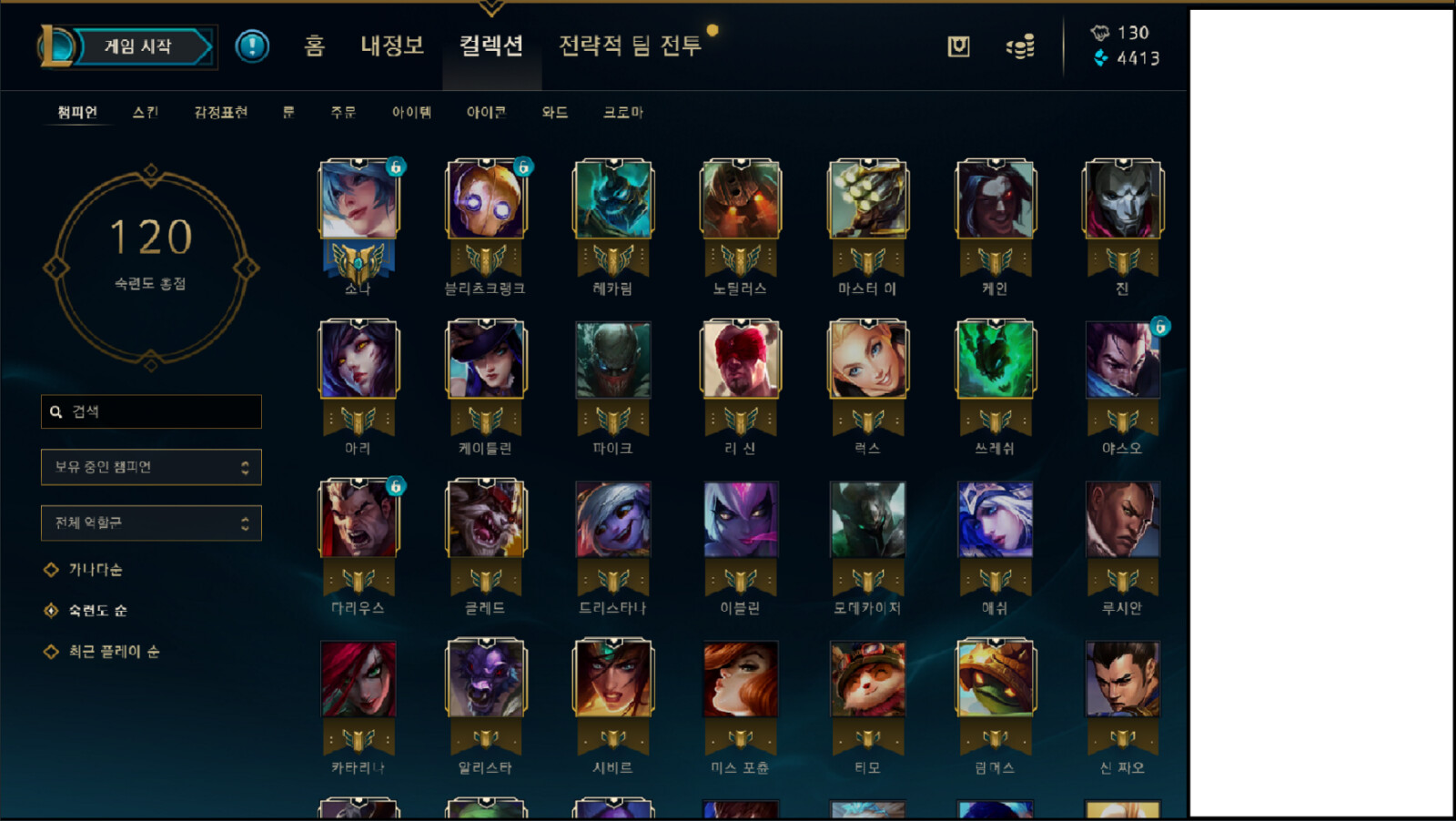Open the 스킨 collection tab
Image resolution: width=1456 pixels, height=821 pixels.
click(146, 112)
